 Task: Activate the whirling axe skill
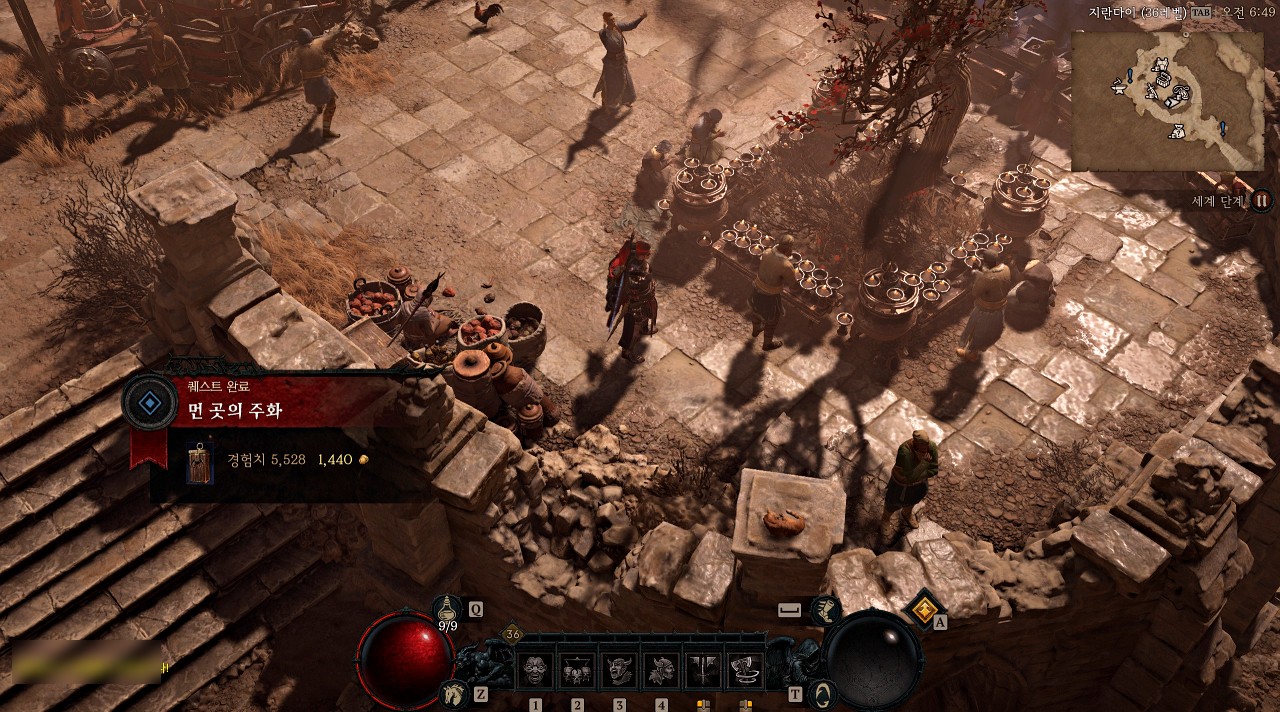coord(745,669)
